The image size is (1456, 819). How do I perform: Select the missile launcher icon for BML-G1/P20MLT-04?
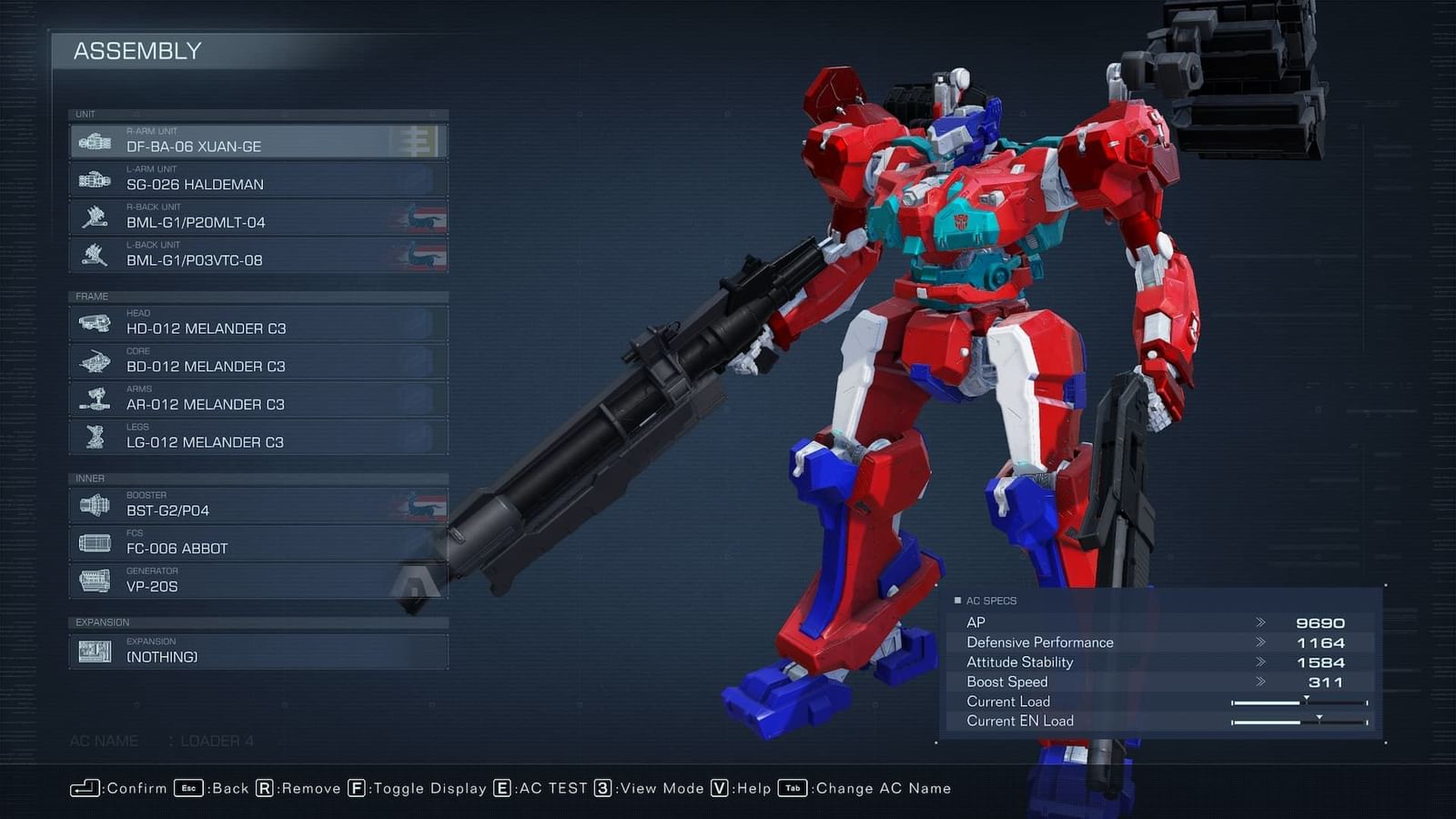point(95,217)
